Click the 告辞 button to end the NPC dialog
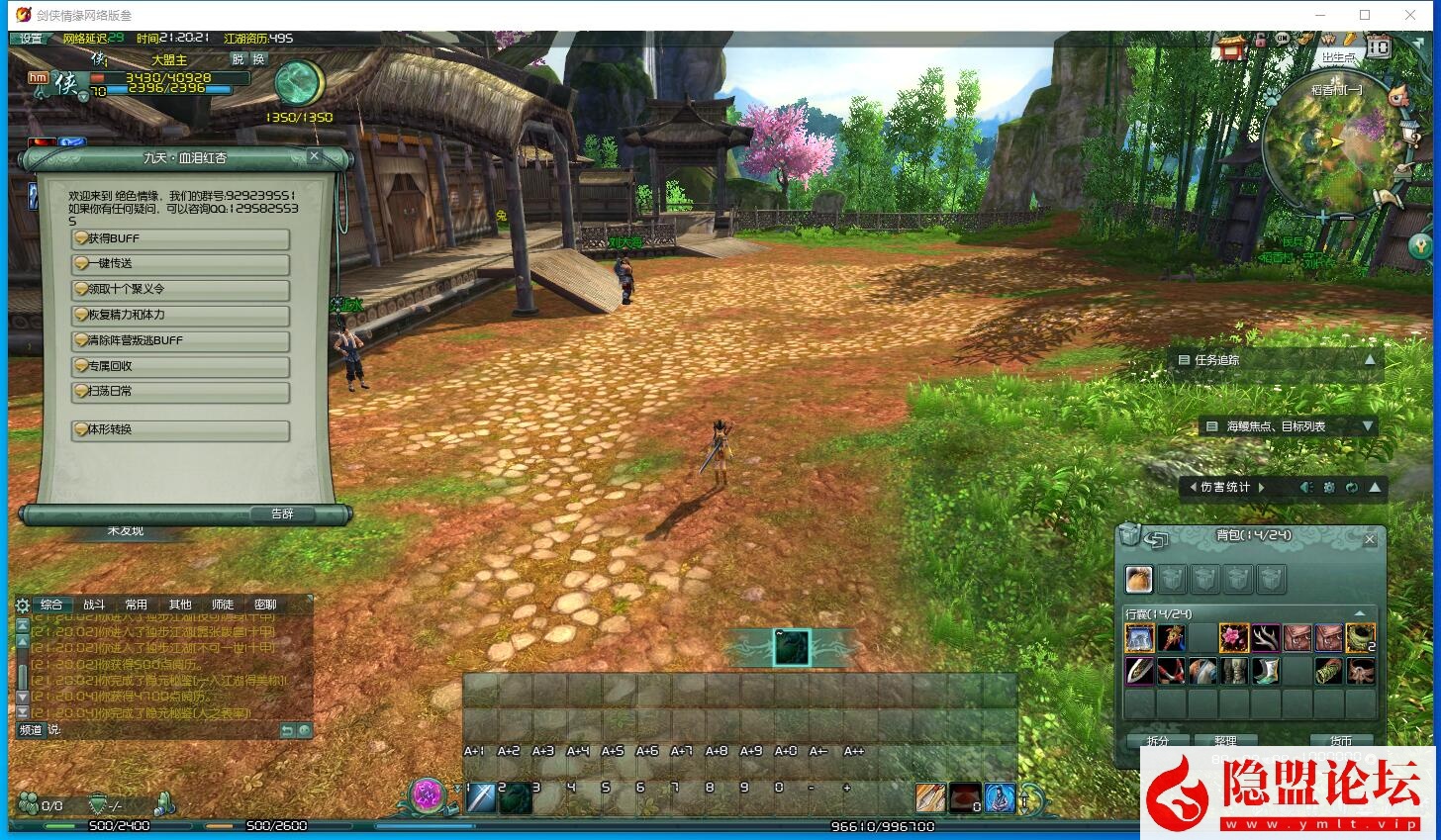Screen dimensions: 1441x840 (x=281, y=513)
